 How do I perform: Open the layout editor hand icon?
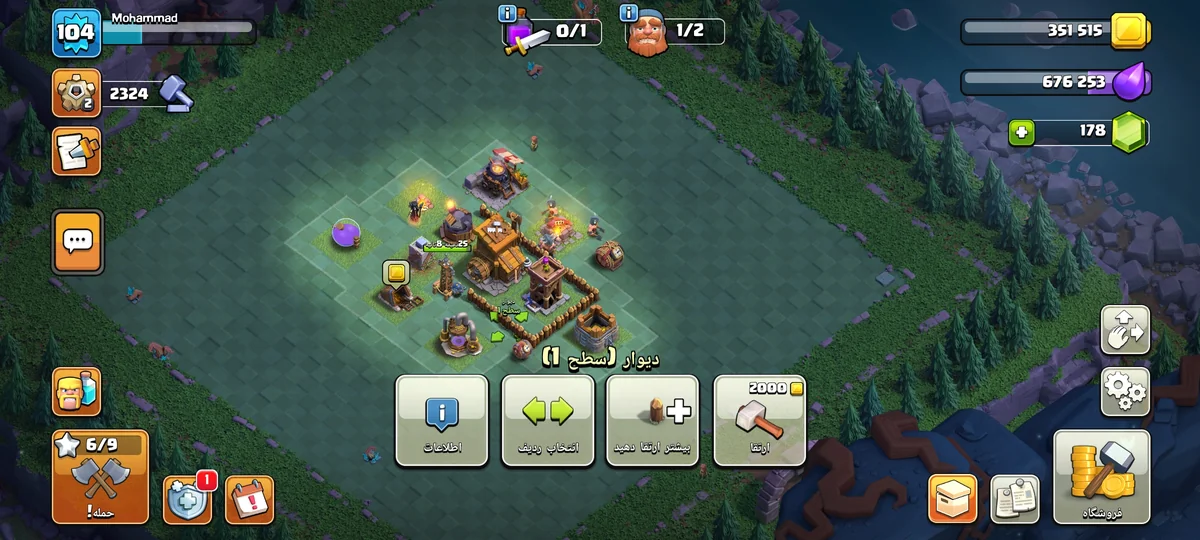1125,330
